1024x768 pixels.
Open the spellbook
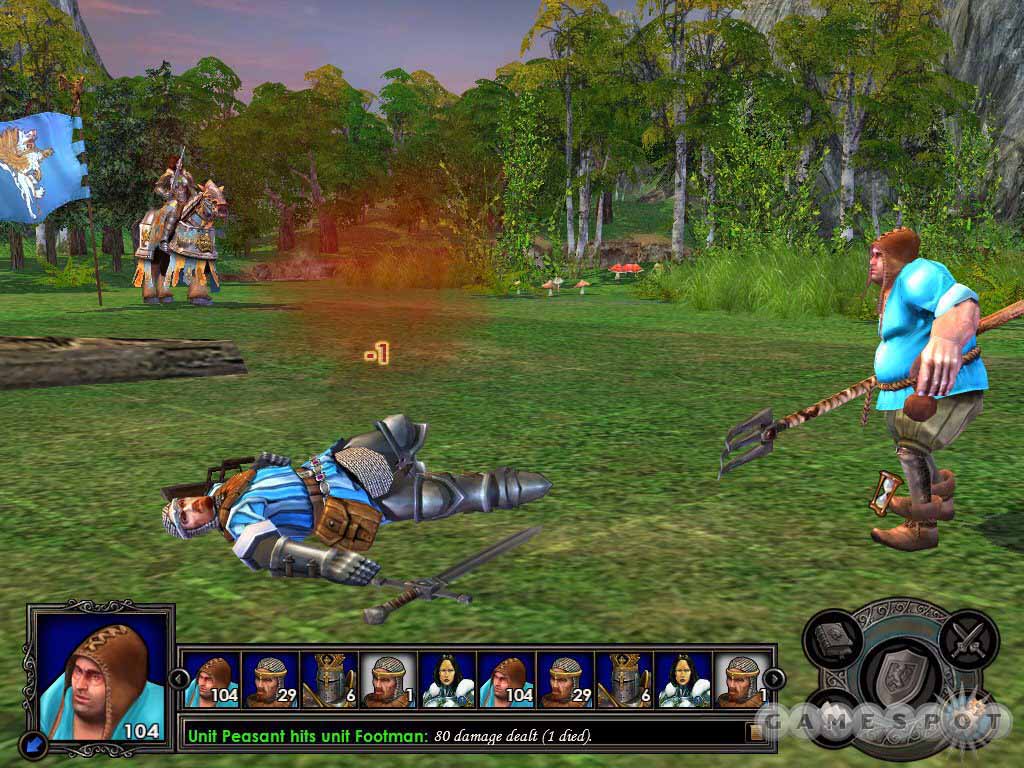835,637
